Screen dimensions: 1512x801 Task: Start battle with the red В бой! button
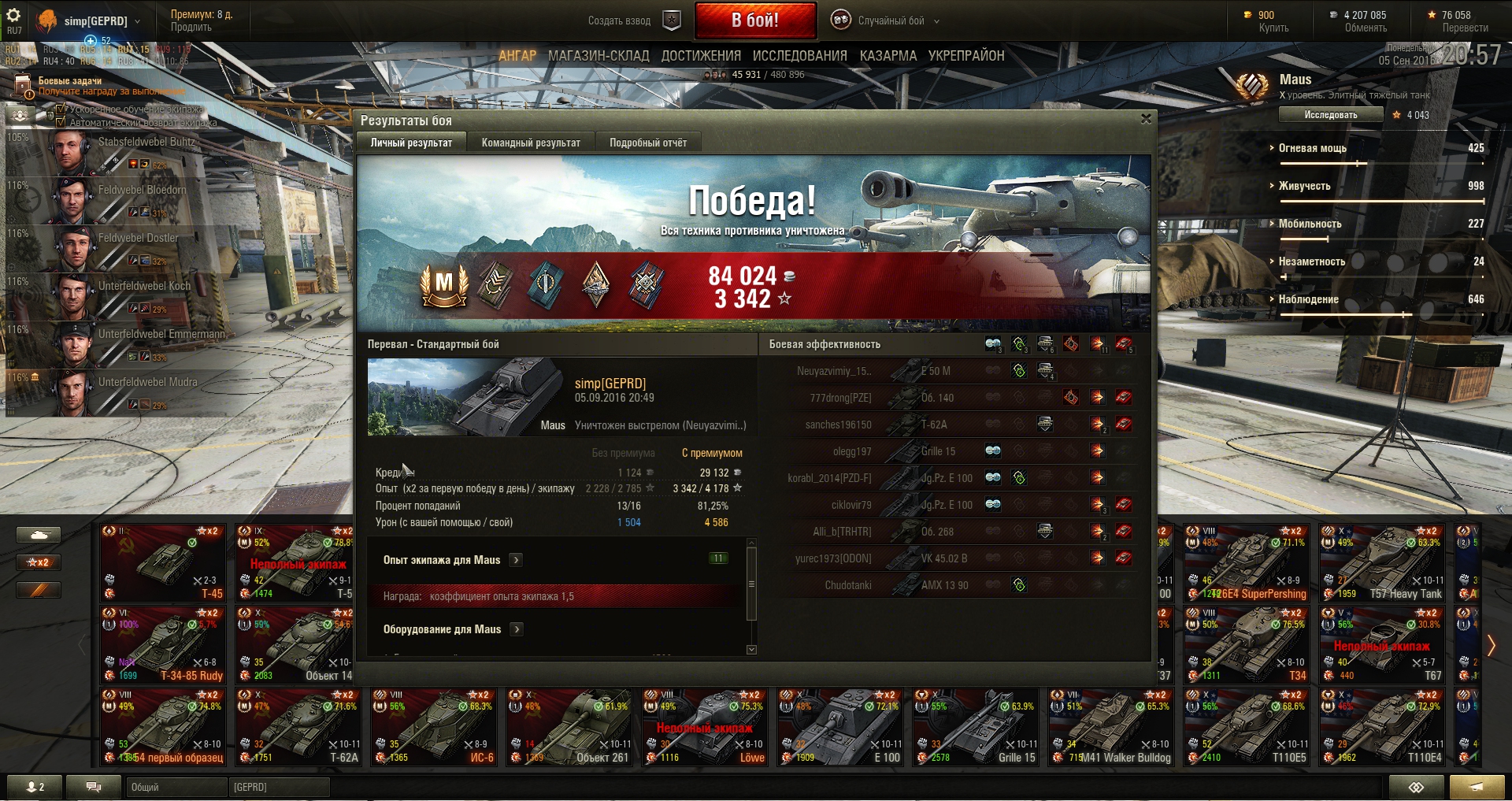click(x=754, y=20)
